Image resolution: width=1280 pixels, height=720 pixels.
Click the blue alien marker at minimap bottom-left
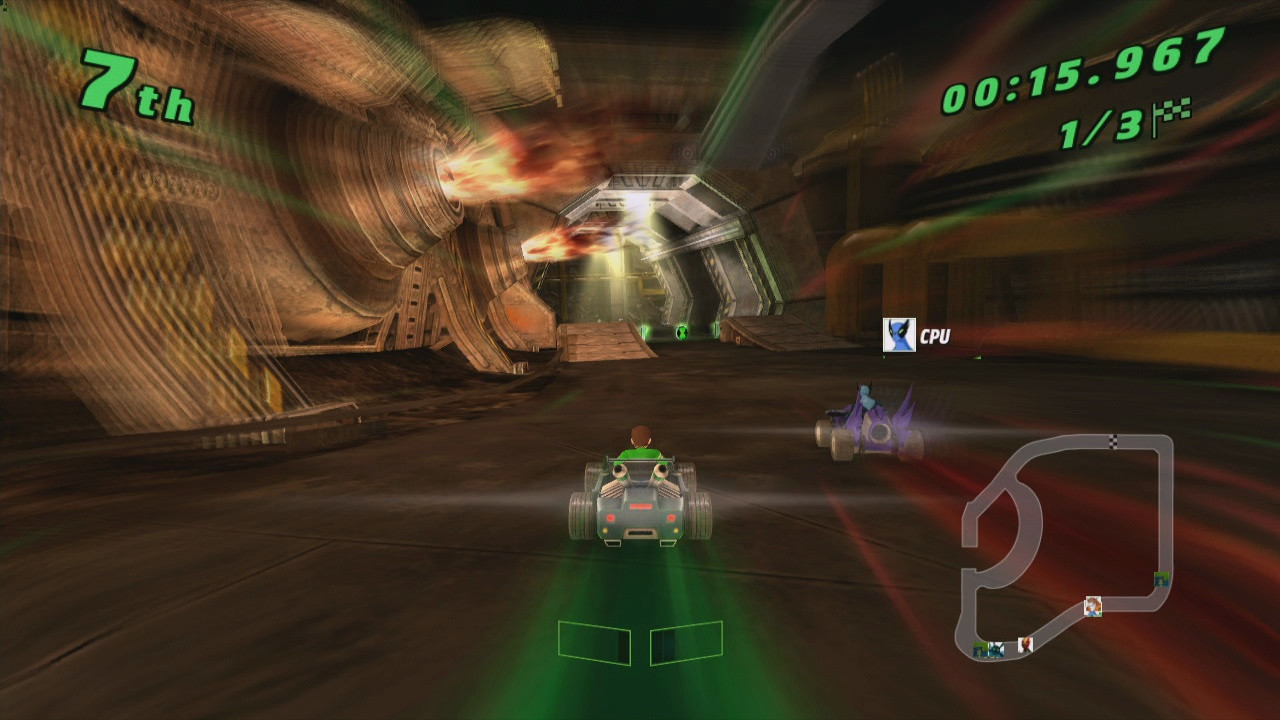994,647
